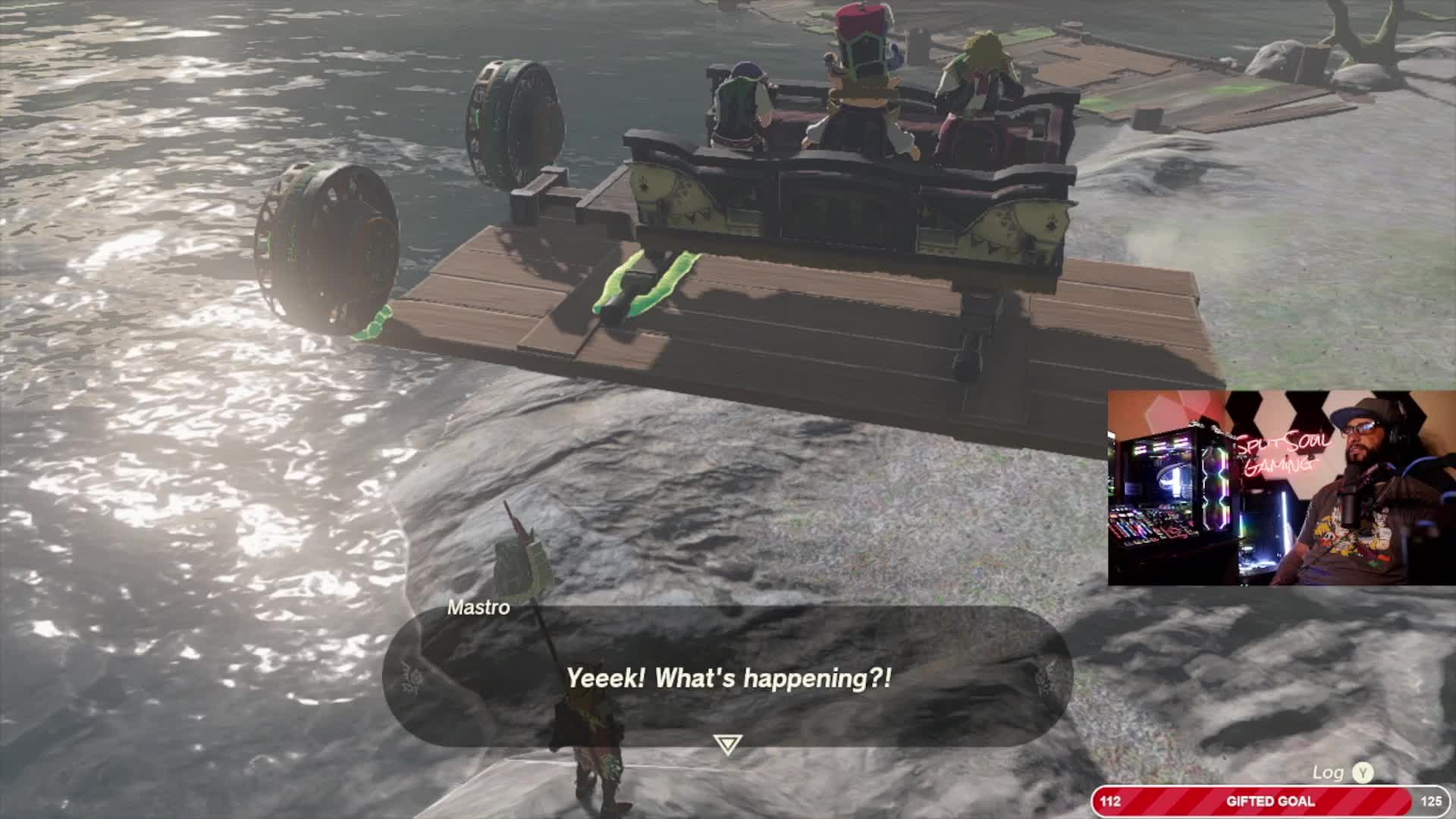The image size is (1456, 819).
Task: Advance dialogue with the continue arrow
Action: tap(727, 745)
